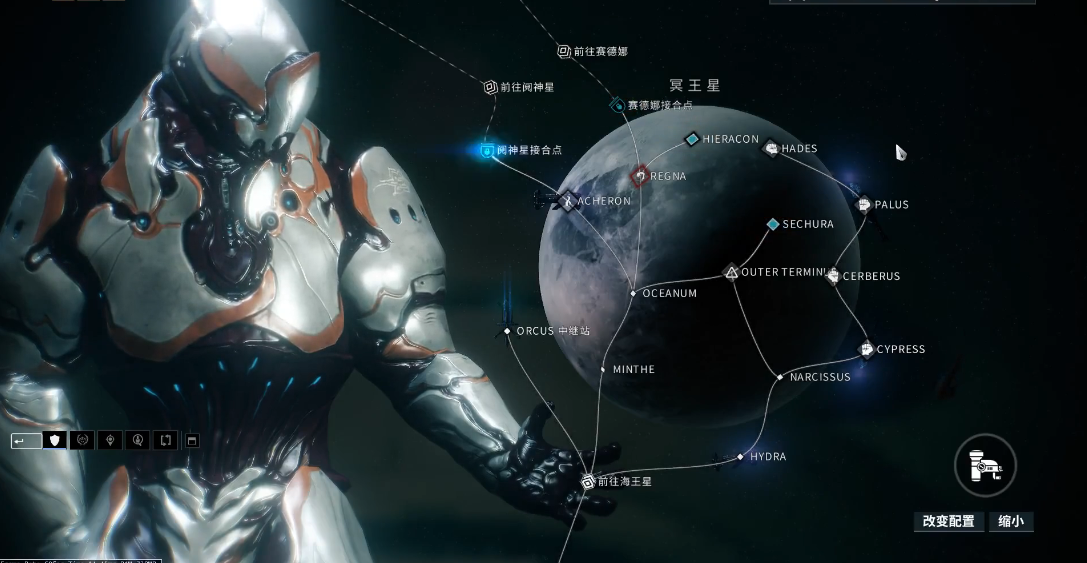Select the Oceanum node

point(633,293)
